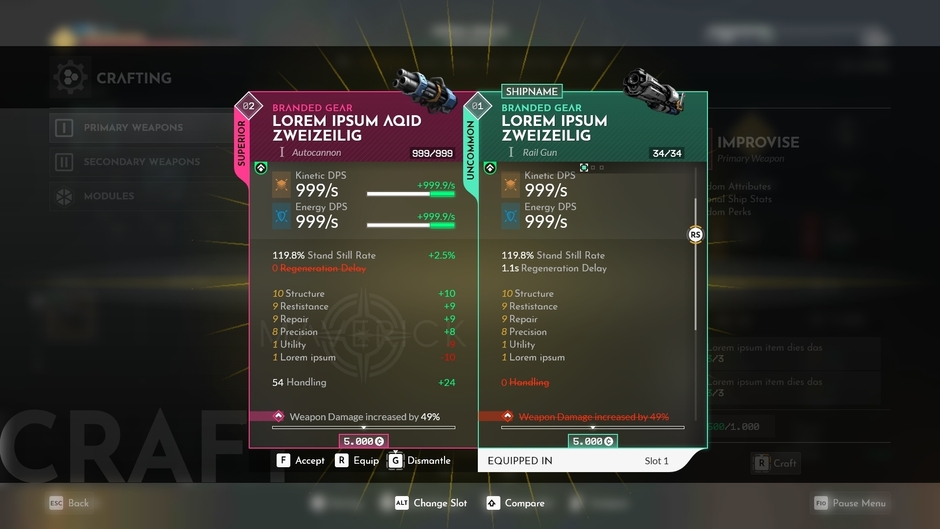Dismantle the selected weapon
This screenshot has height=529, width=940.
pos(419,461)
